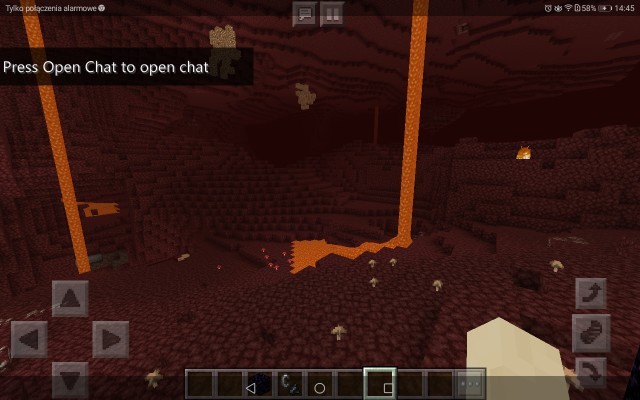This screenshot has width=640, height=400.
Task: Open the chat with the speech bubble button
Action: point(305,13)
